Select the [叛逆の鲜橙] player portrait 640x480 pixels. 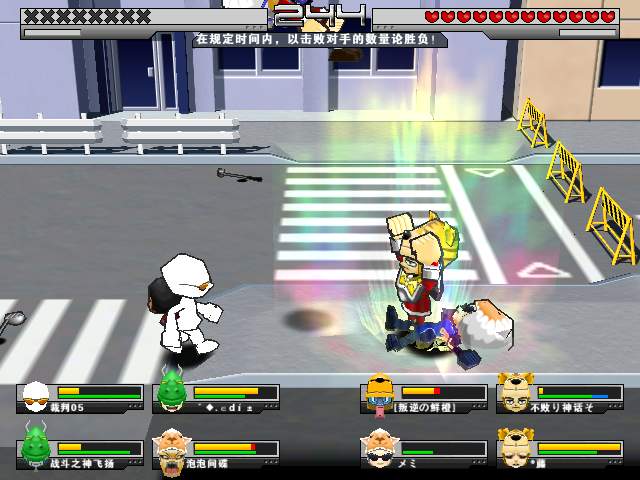coord(378,397)
